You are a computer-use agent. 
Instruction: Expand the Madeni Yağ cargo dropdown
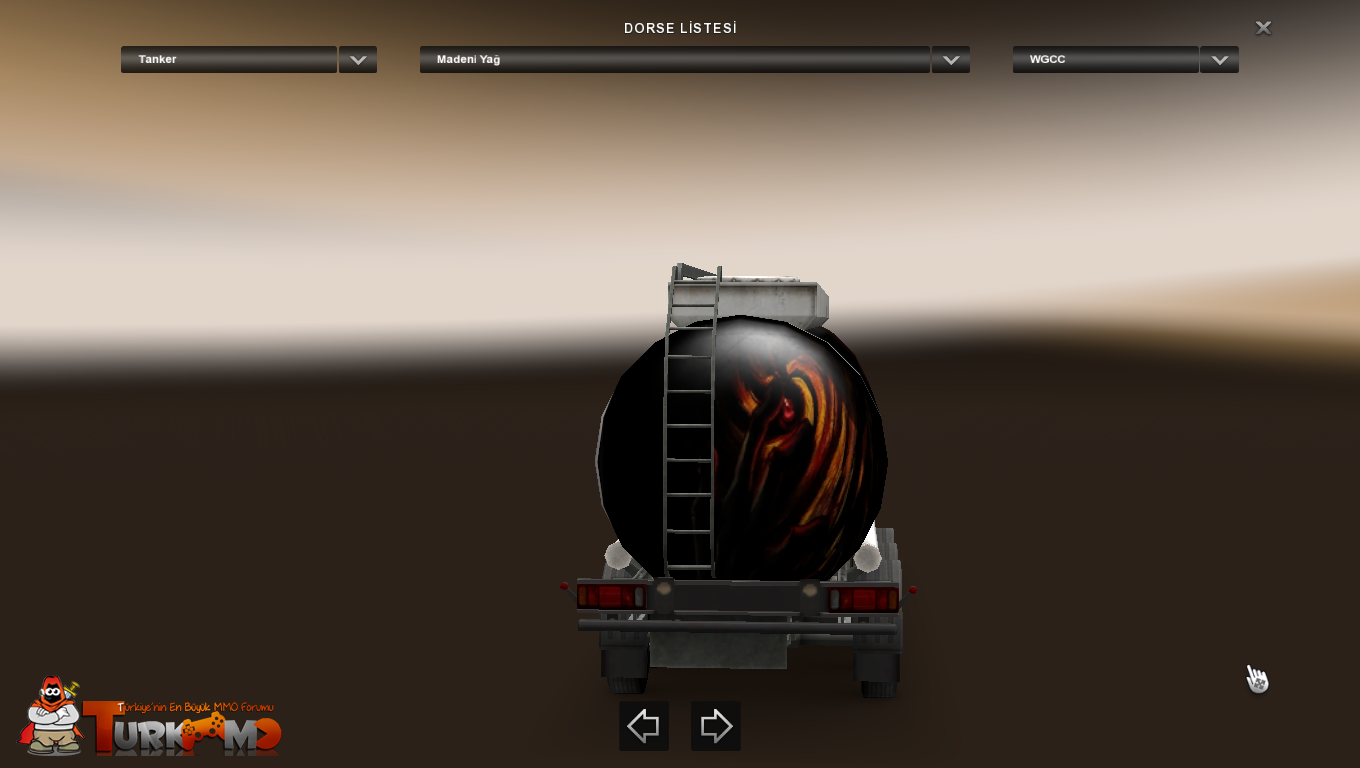point(950,60)
